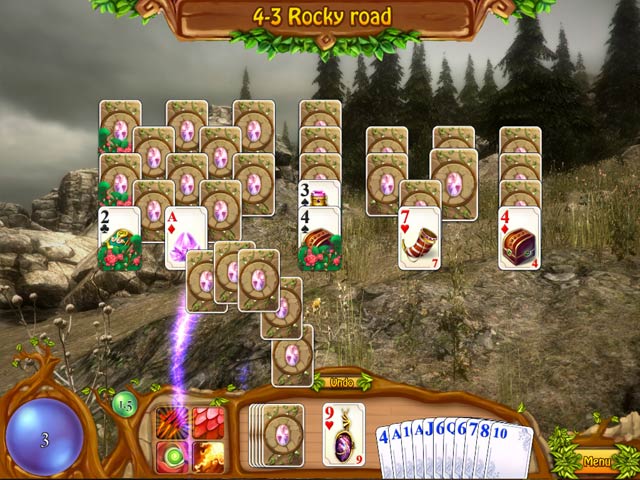Undo the last move
The width and height of the screenshot is (640, 480).
pyautogui.click(x=341, y=383)
